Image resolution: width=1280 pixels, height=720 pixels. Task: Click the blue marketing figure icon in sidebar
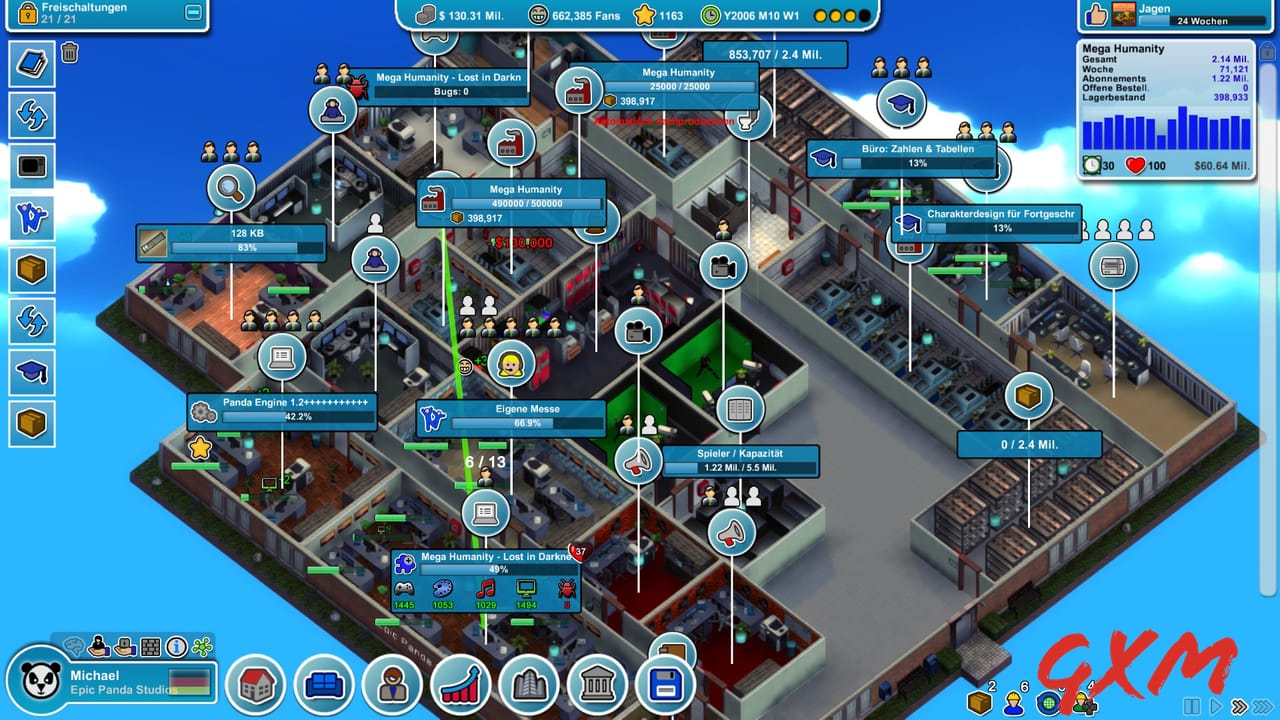coord(31,219)
